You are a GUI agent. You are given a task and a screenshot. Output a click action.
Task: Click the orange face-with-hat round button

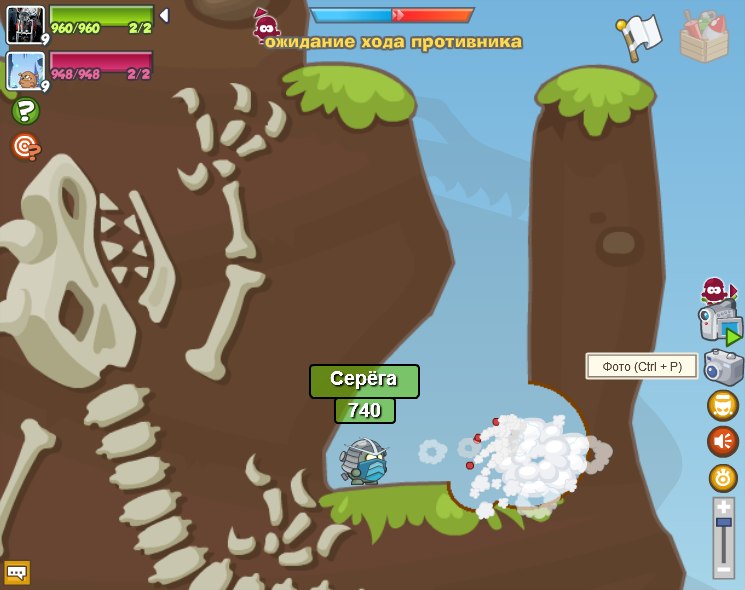723,405
